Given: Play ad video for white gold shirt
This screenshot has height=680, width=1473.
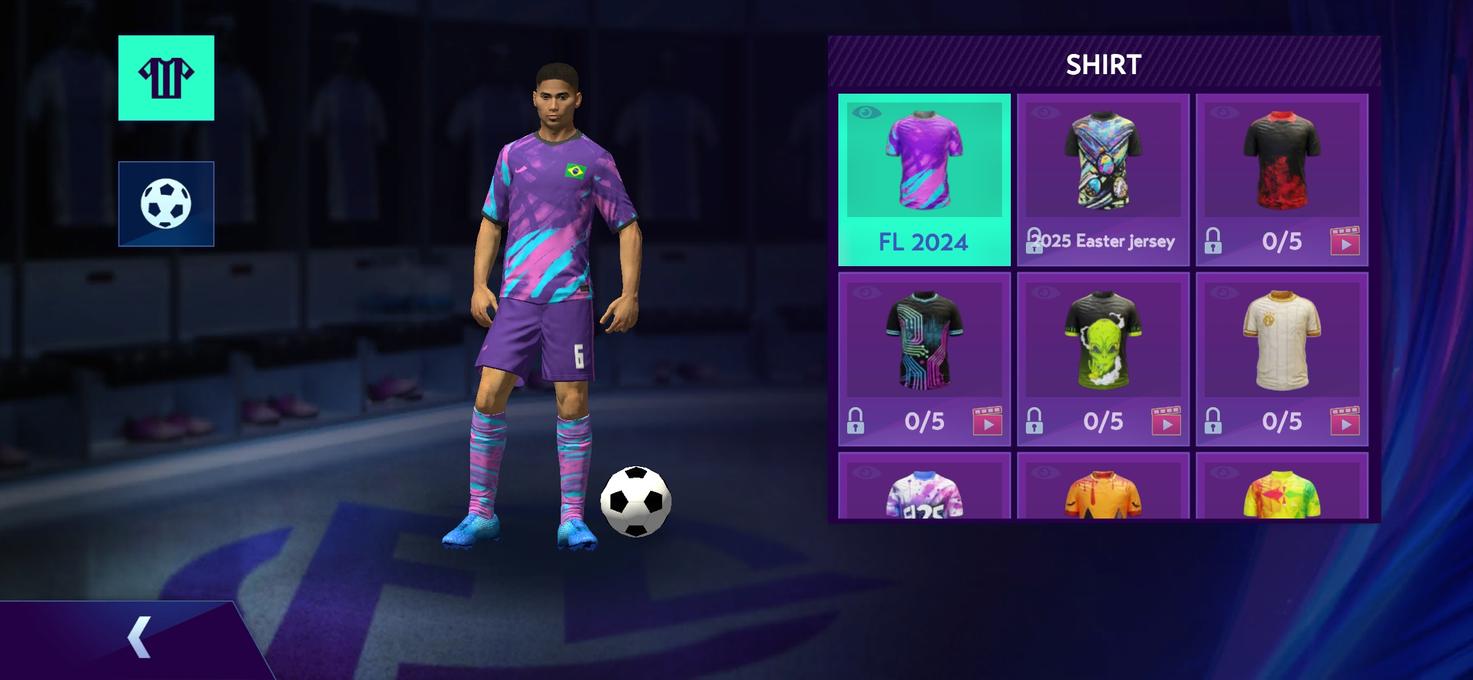Looking at the screenshot, I should coord(1344,421).
